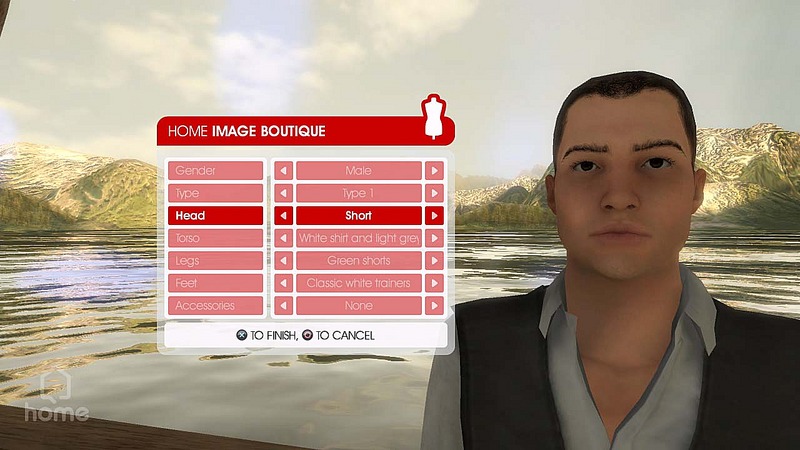The image size is (800, 450).
Task: Go back with left arrow beside Short
Action: 283,216
